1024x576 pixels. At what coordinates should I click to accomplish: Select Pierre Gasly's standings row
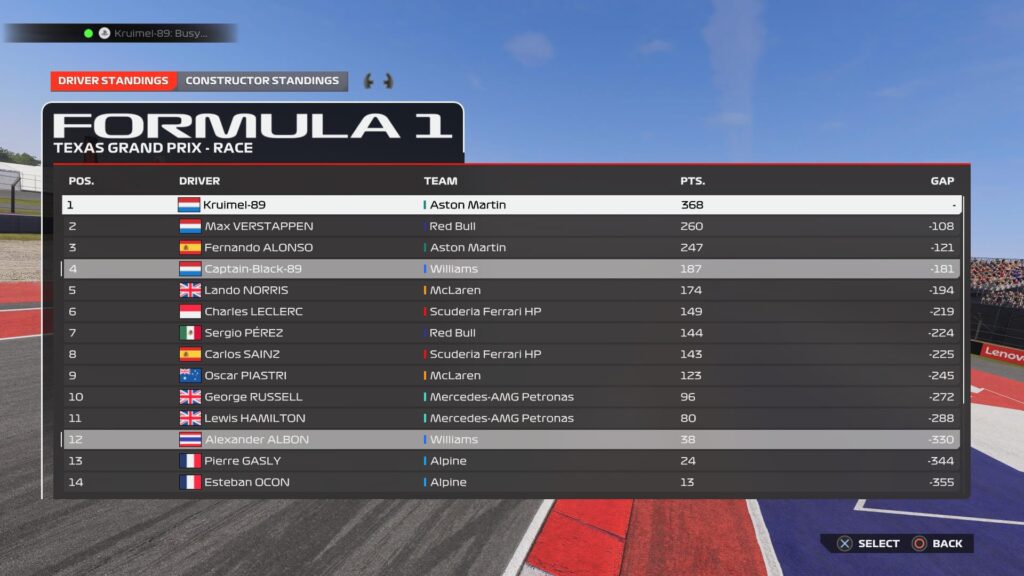pos(511,461)
